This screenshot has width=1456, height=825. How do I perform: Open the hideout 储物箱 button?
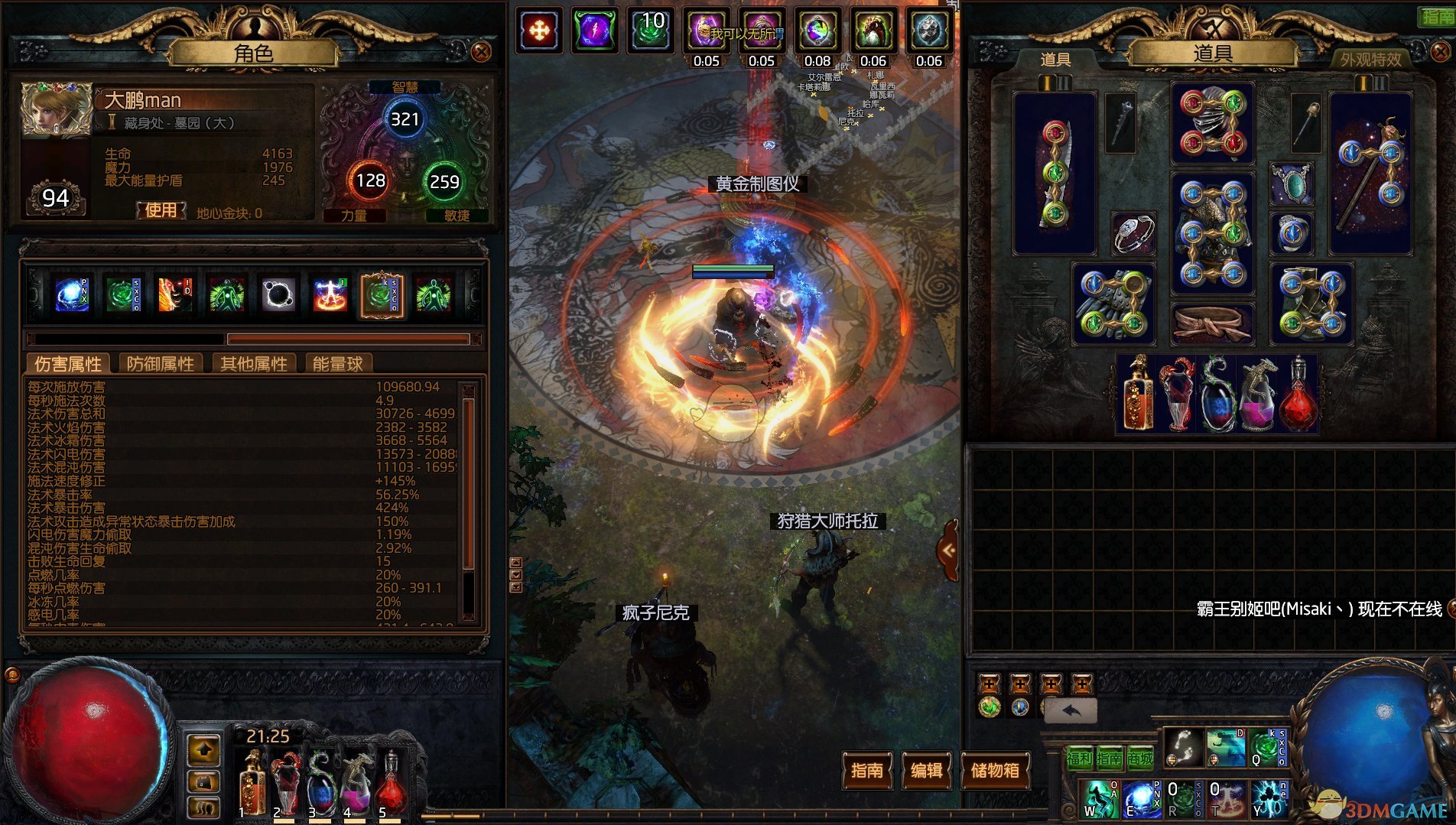pyautogui.click(x=994, y=770)
